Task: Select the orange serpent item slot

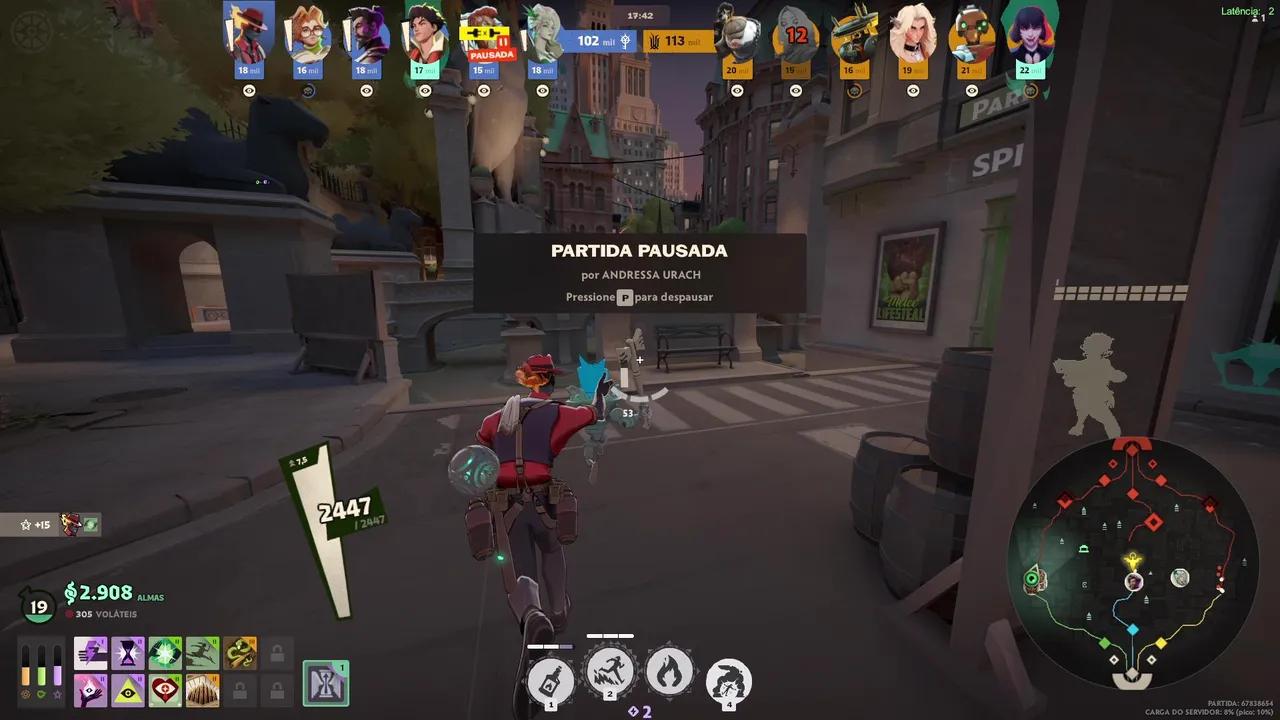Action: coord(240,653)
